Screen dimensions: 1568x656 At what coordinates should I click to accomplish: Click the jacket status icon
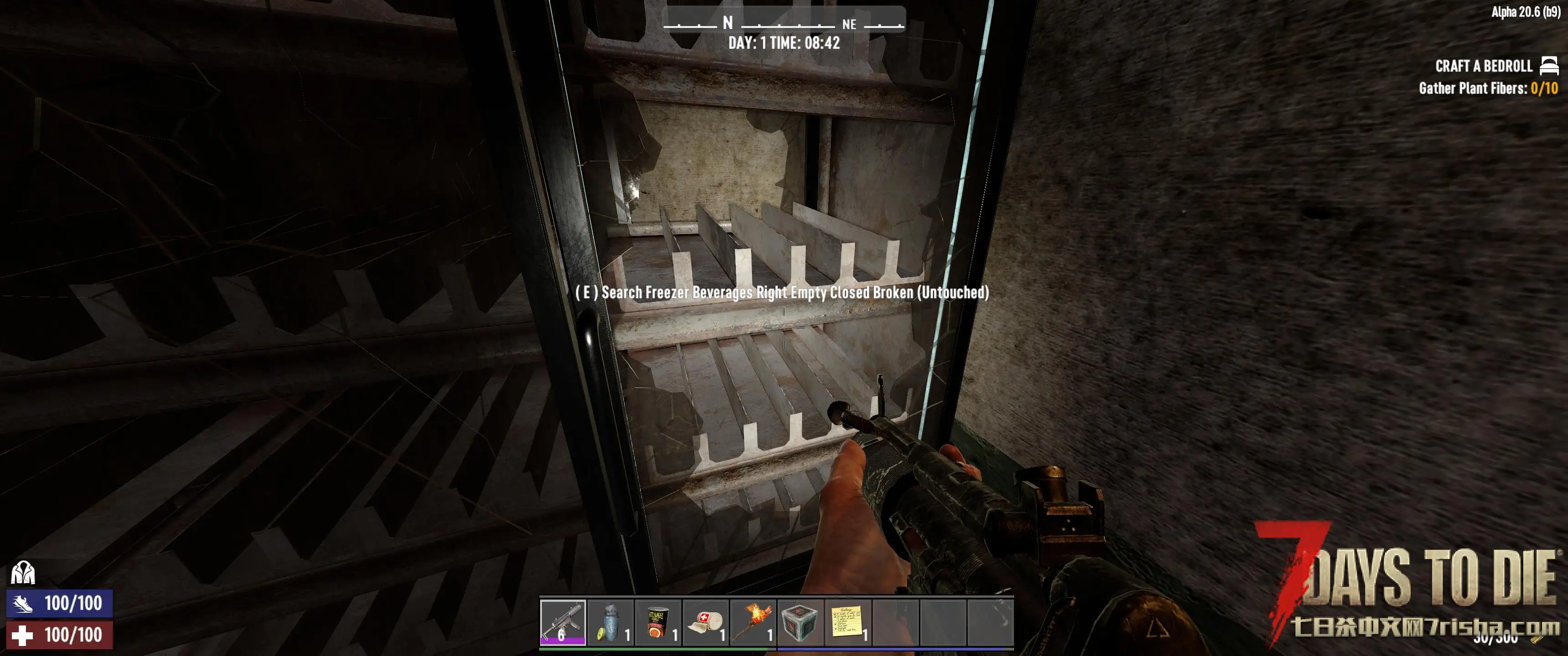click(23, 573)
